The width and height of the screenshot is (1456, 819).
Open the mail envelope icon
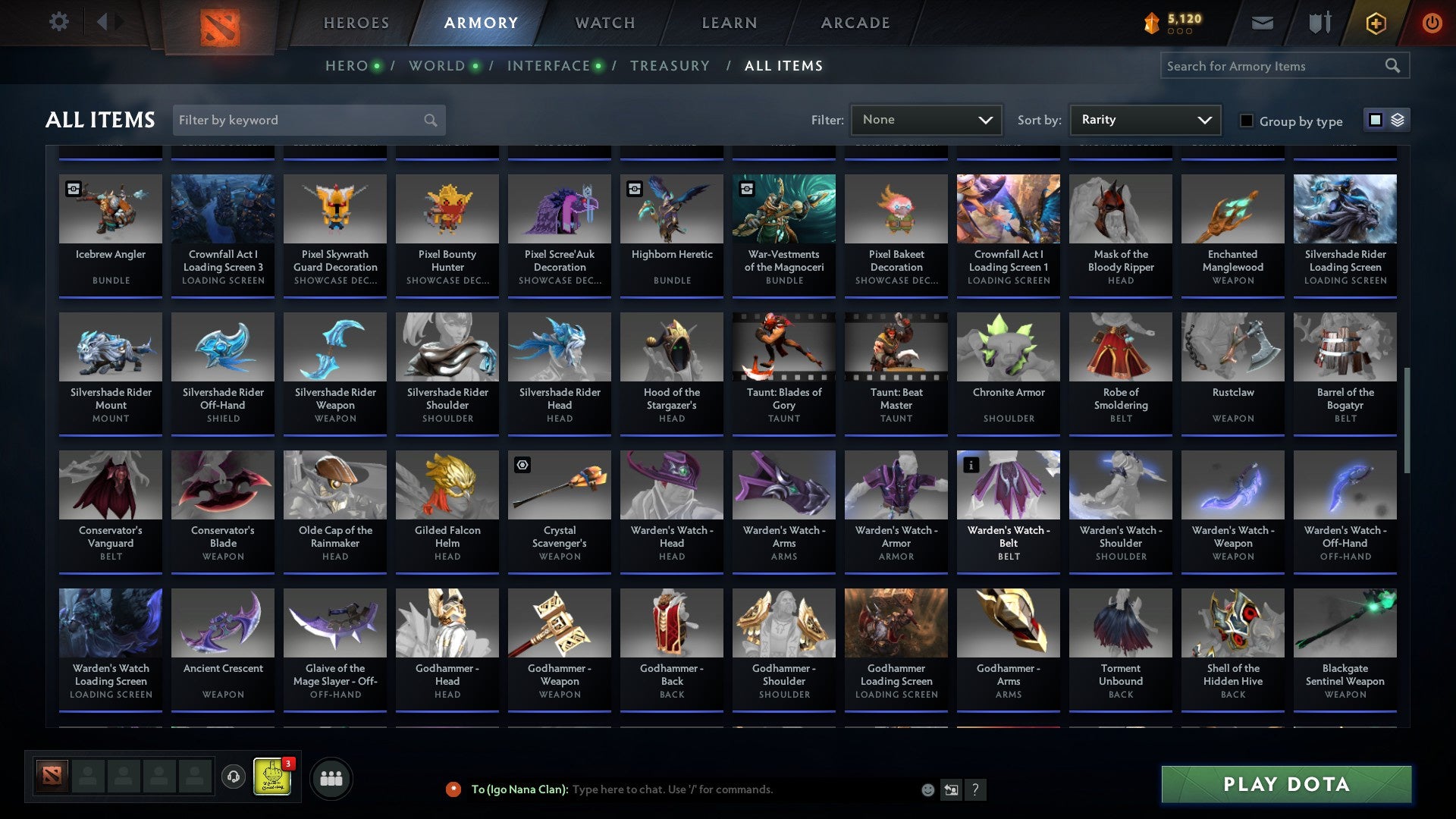(1262, 23)
